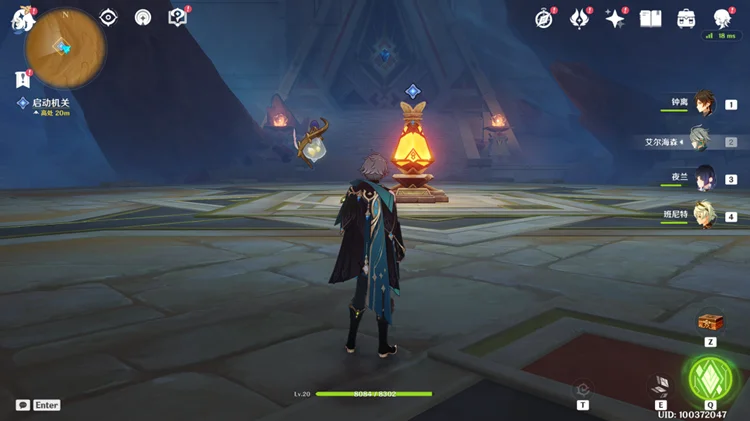The height and width of the screenshot is (421, 750).
Task: Open the tutorial book with question mark
Action: tap(178, 17)
